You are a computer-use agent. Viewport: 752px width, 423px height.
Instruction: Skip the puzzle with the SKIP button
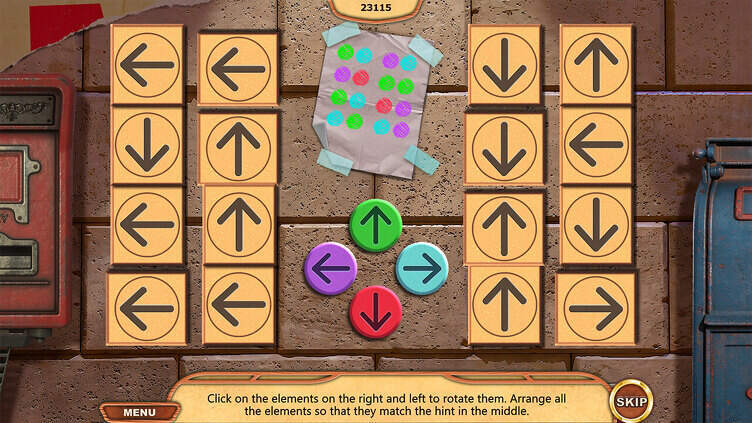(x=630, y=402)
